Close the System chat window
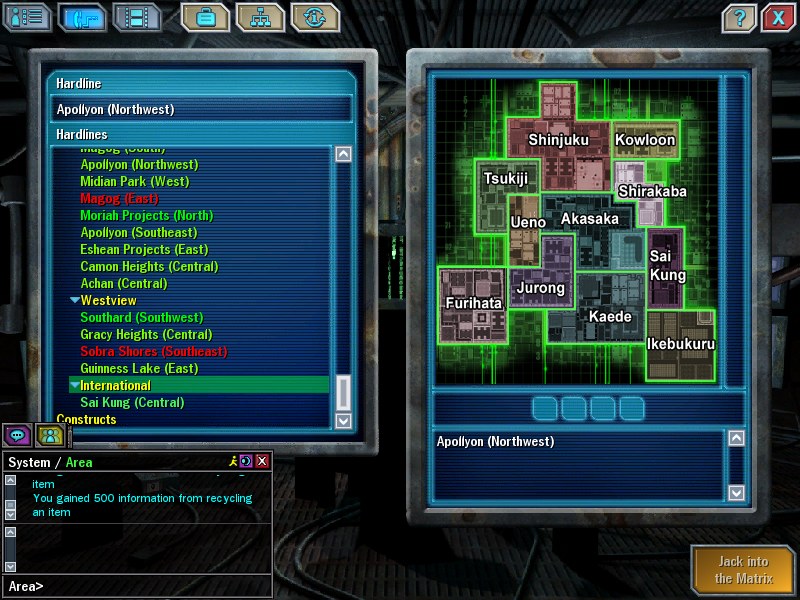Screen dimensions: 800x600 pyautogui.click(x=262, y=461)
